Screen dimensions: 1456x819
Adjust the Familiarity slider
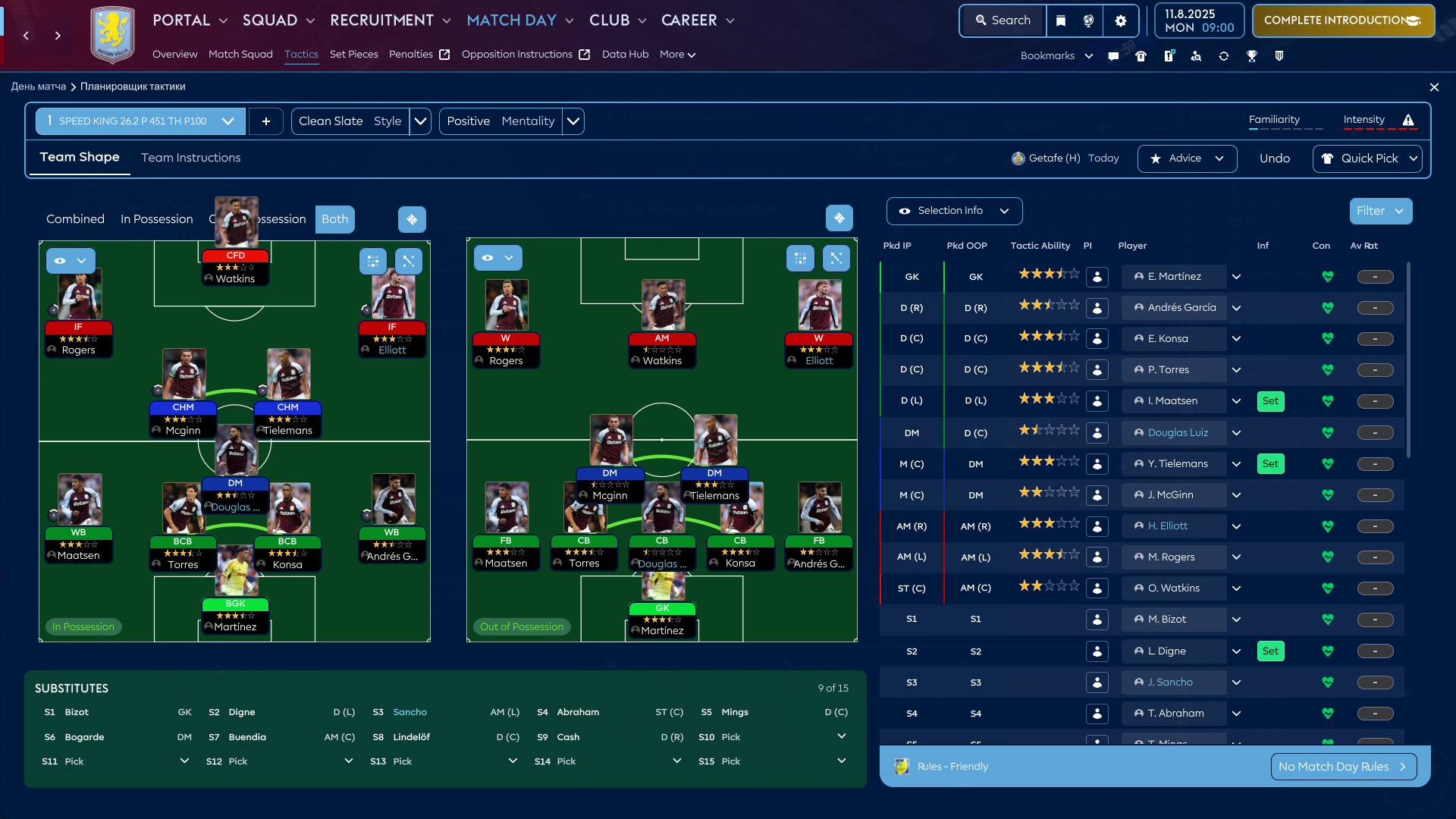[1287, 129]
